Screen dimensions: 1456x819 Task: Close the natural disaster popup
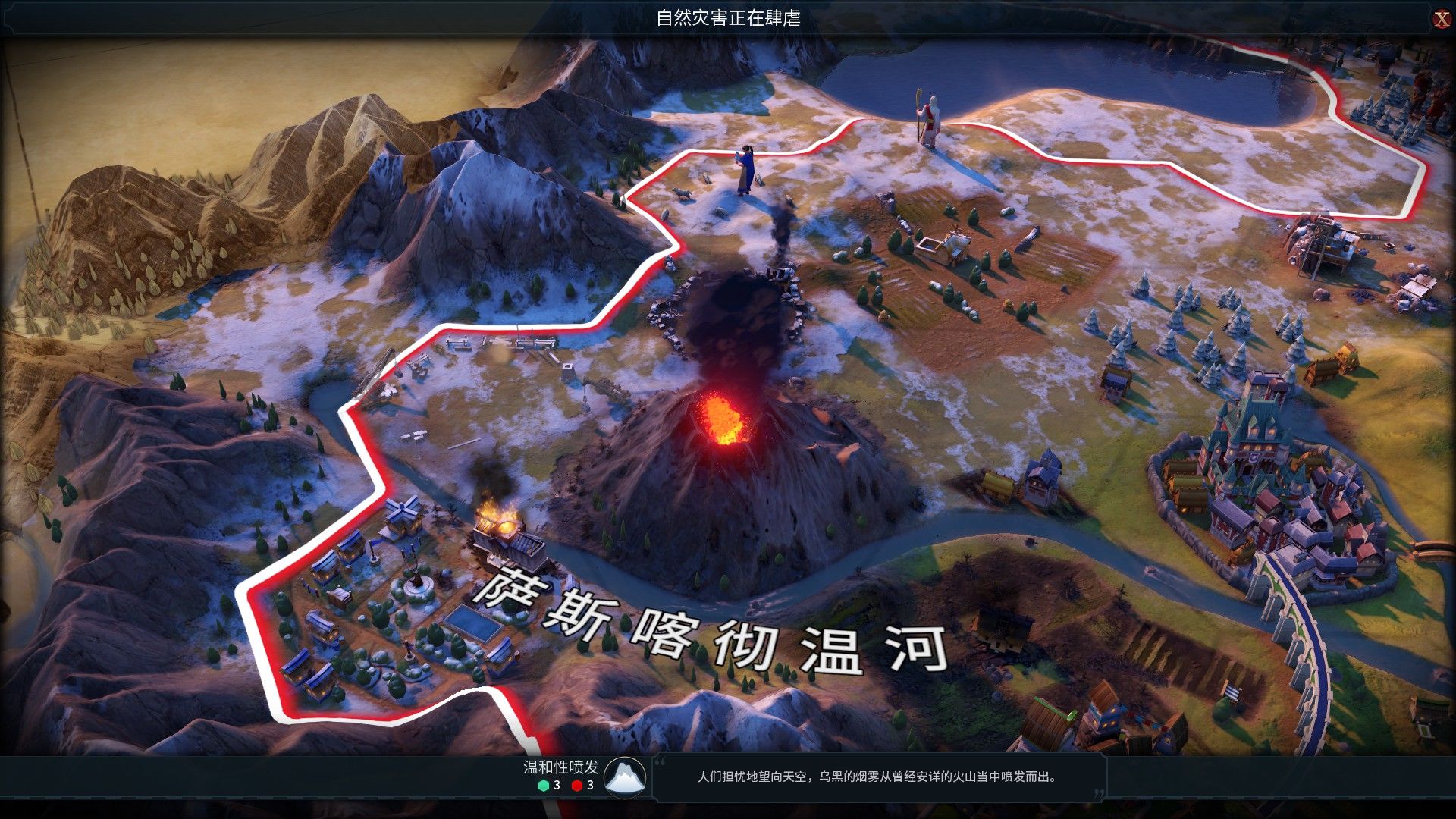(1441, 20)
